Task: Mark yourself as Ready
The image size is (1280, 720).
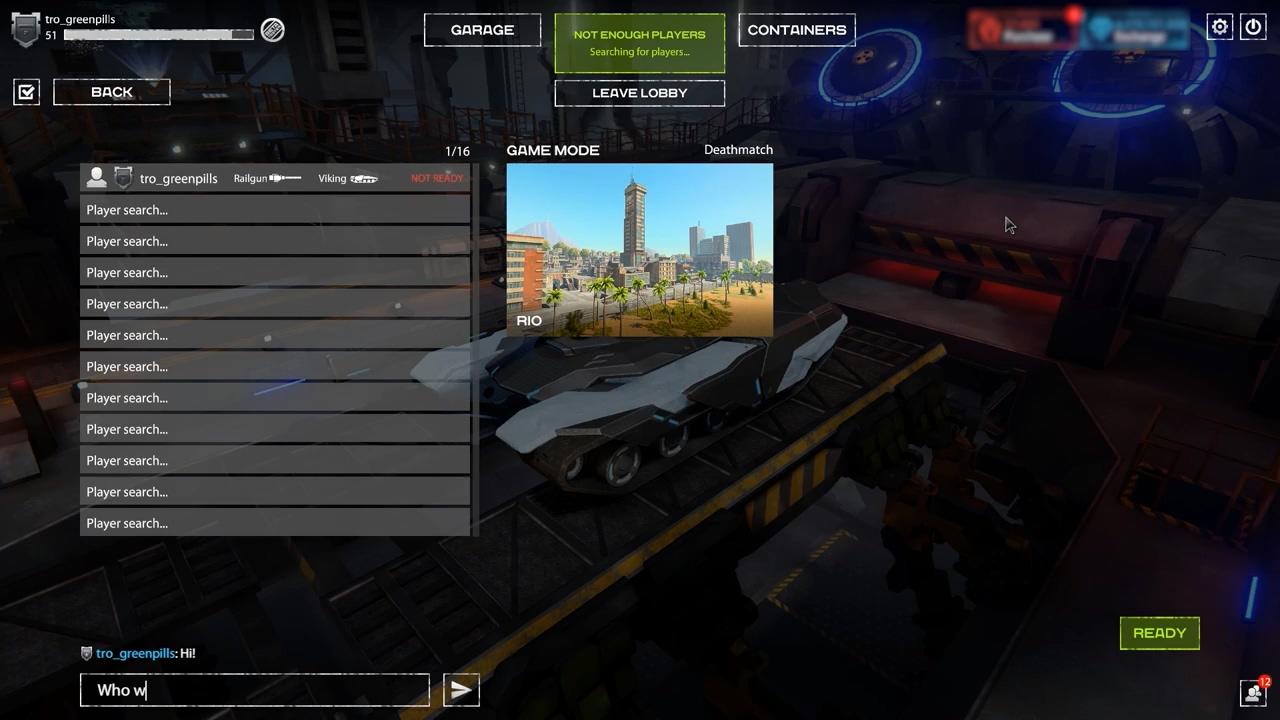Action: (x=1159, y=633)
